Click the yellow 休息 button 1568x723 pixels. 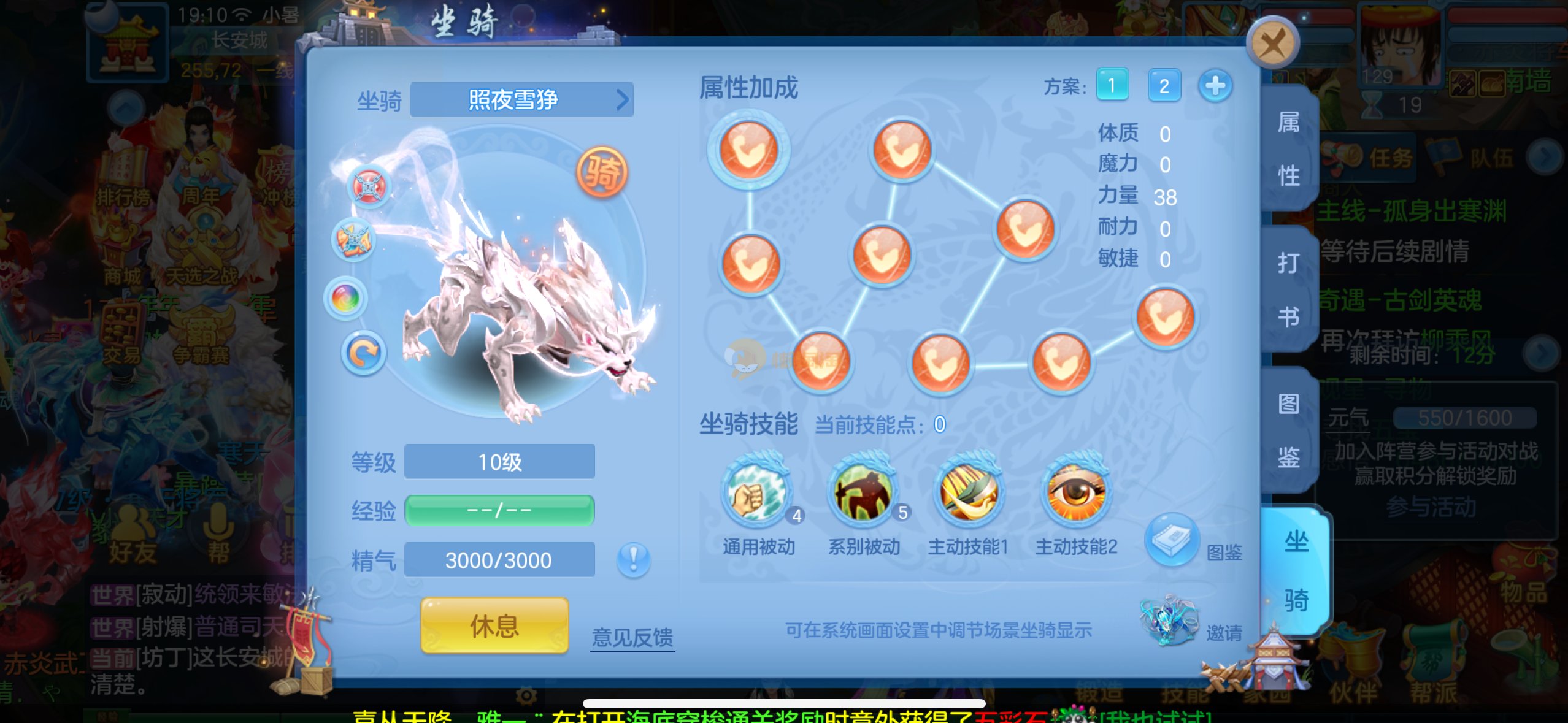click(494, 625)
